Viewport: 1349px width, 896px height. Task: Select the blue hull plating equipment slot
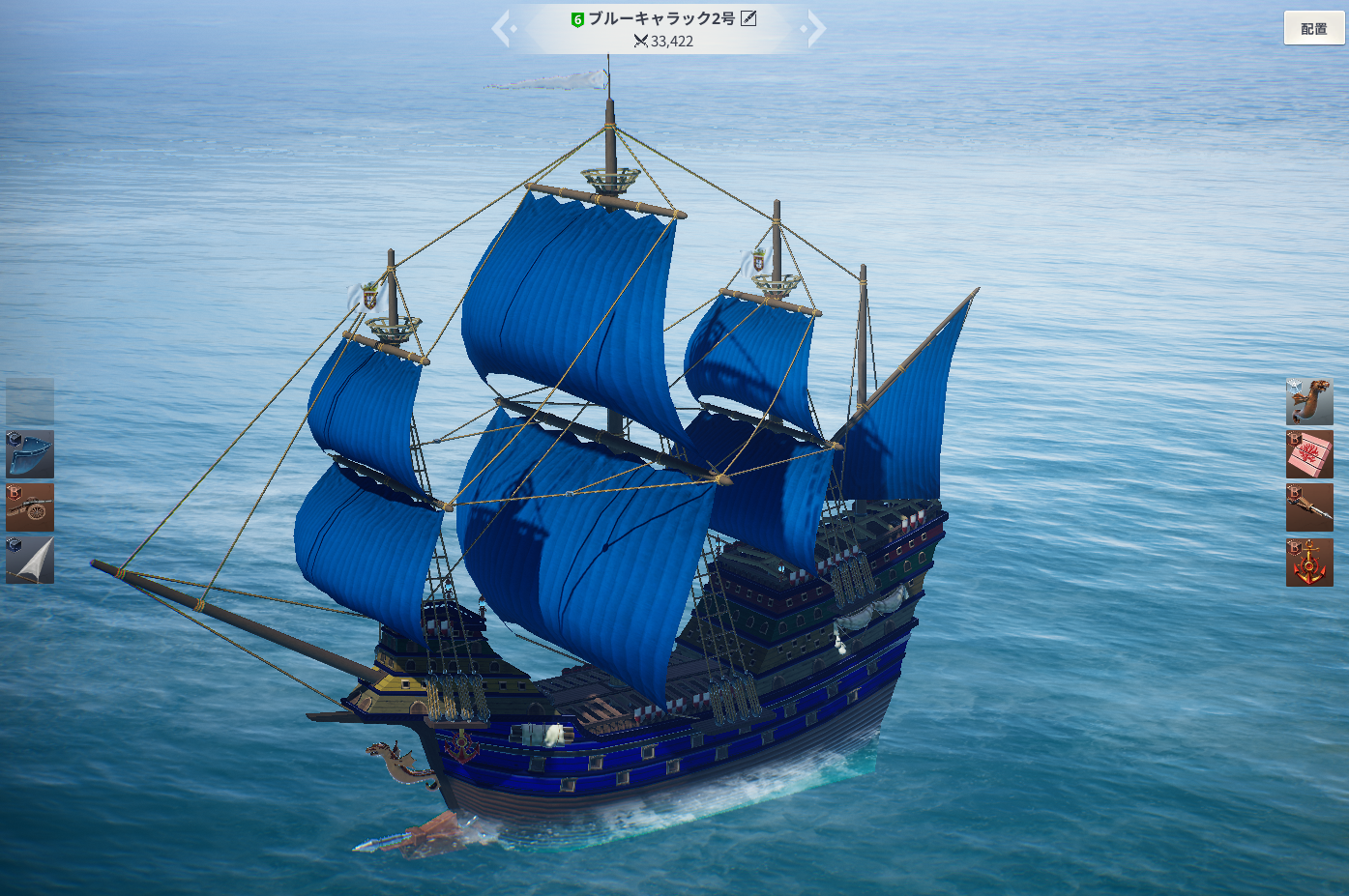coord(30,454)
